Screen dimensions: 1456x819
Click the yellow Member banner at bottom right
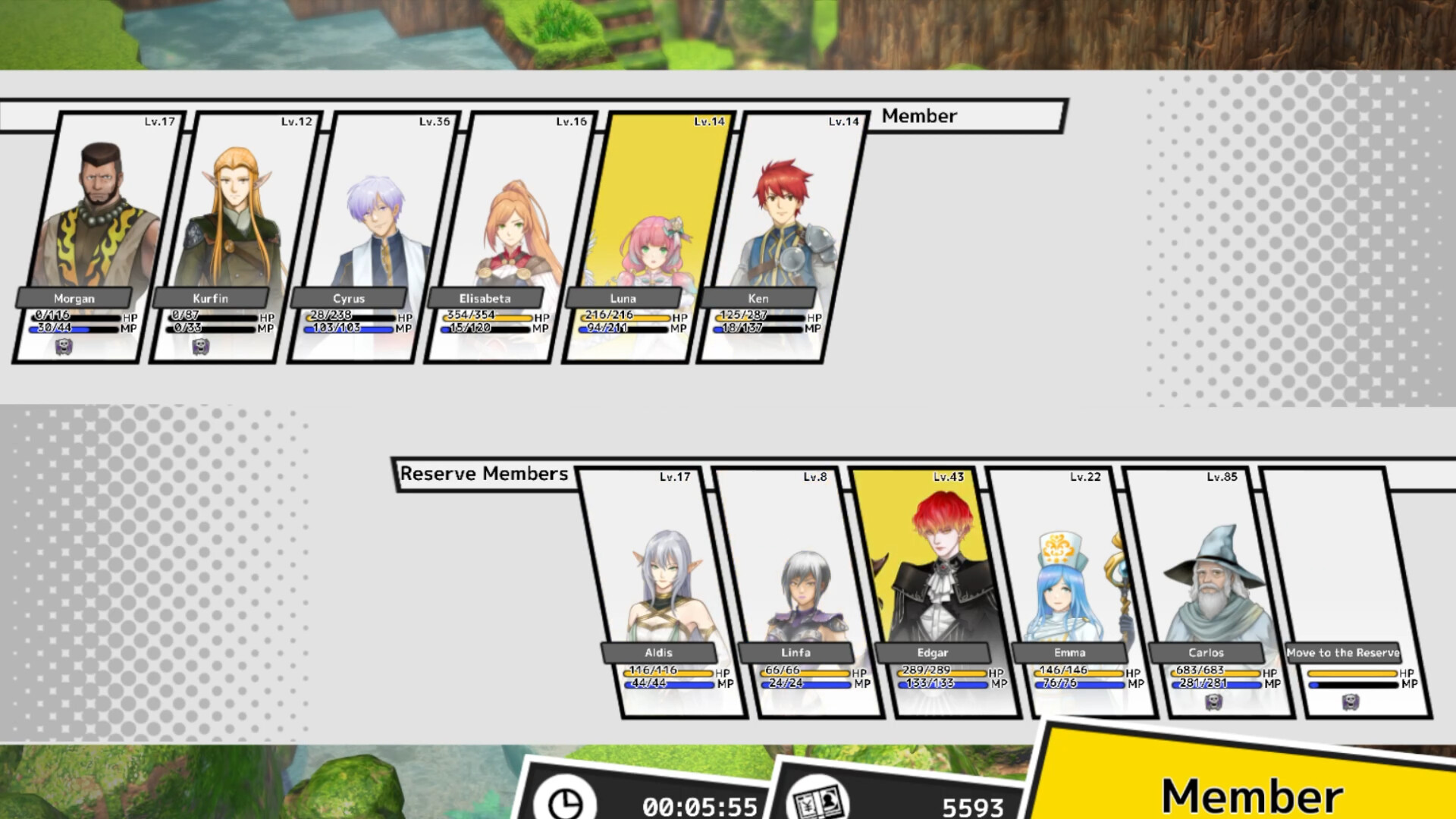[x=1250, y=793]
